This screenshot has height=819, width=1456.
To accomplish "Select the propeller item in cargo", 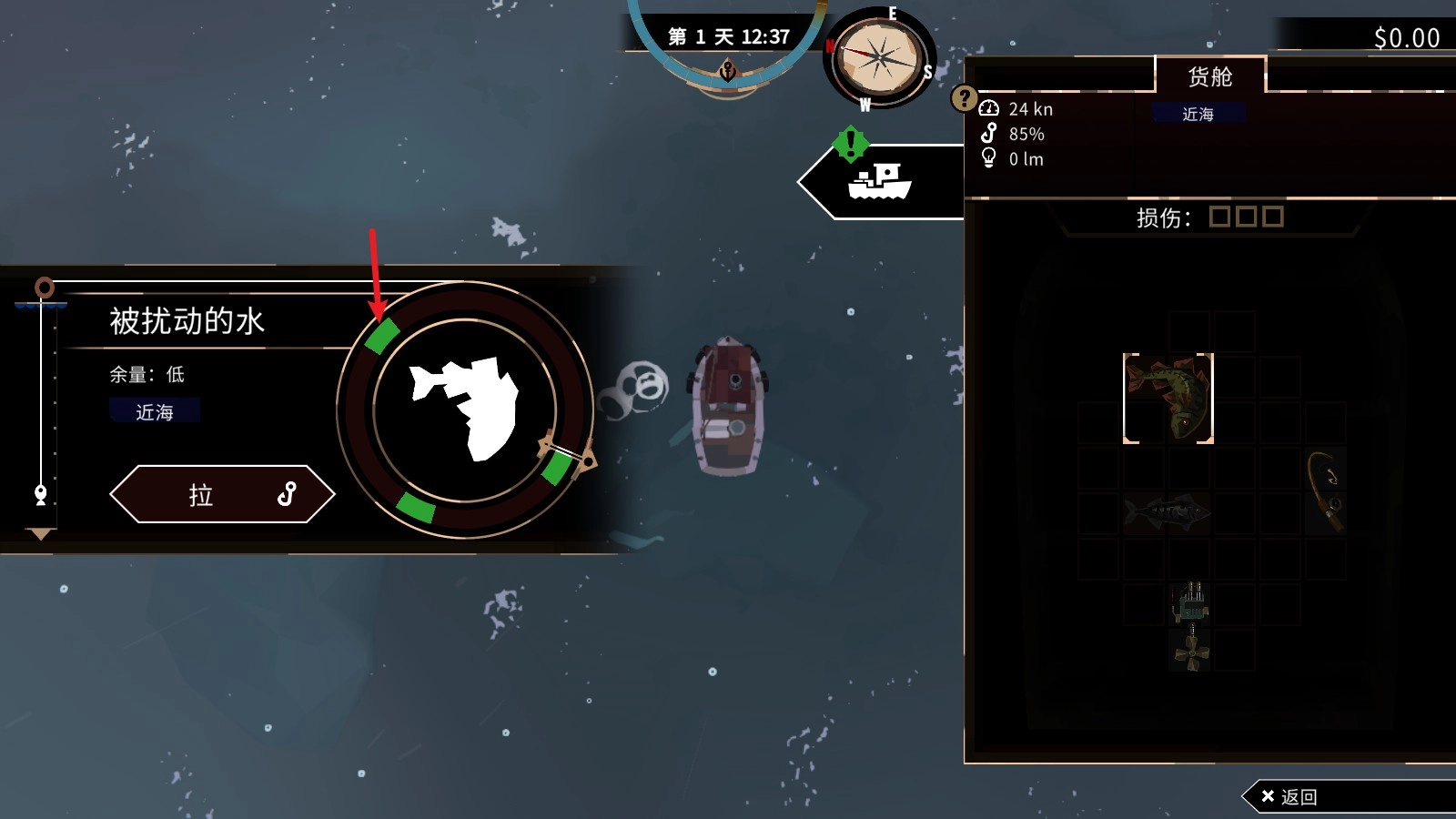I will tap(1191, 651).
